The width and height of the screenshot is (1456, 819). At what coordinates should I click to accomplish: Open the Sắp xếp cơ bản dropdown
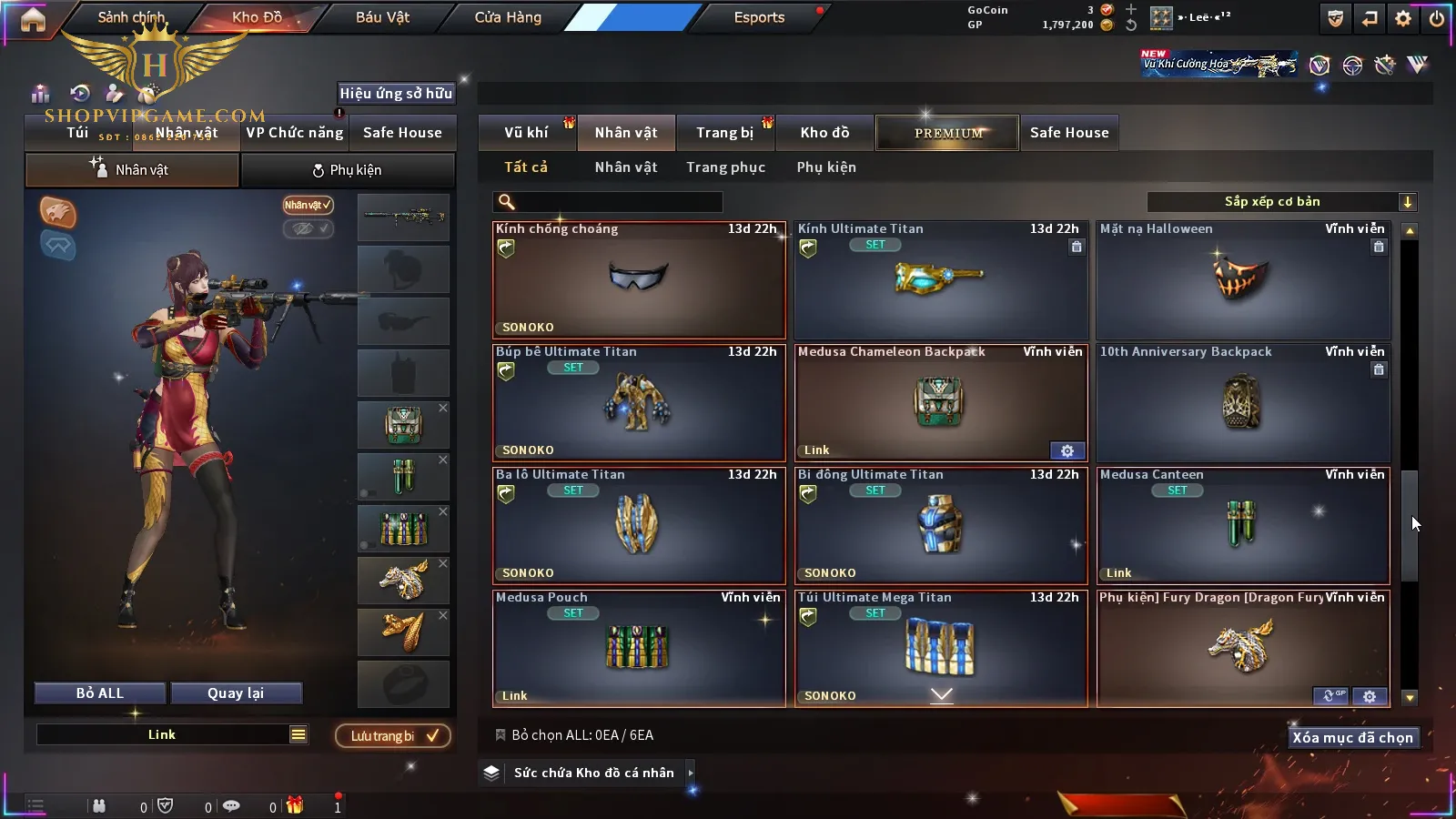coord(1281,202)
